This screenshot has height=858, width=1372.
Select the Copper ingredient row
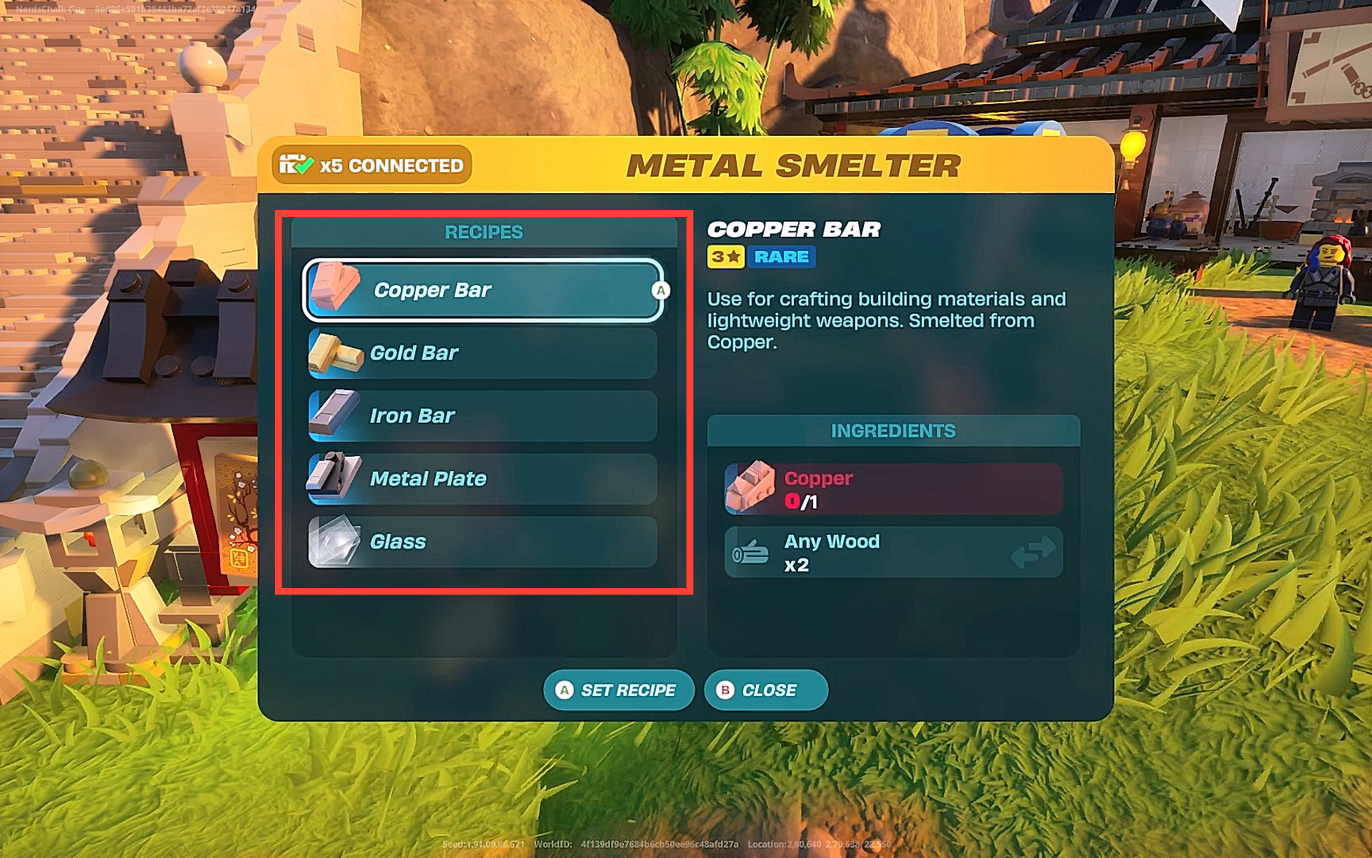[893, 489]
